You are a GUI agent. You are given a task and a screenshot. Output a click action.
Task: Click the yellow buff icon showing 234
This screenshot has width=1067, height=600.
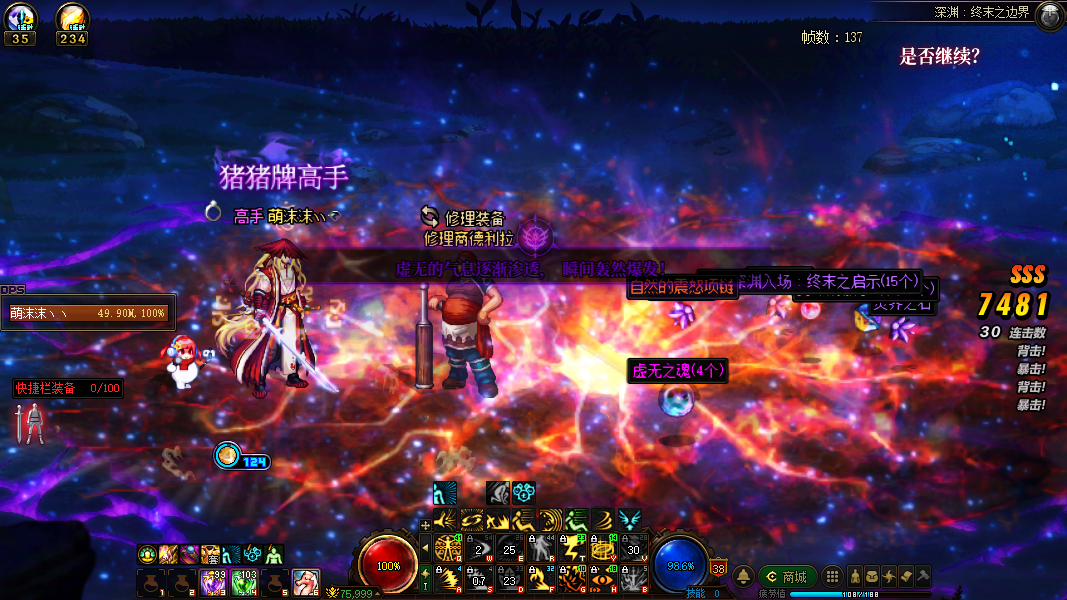tap(72, 17)
